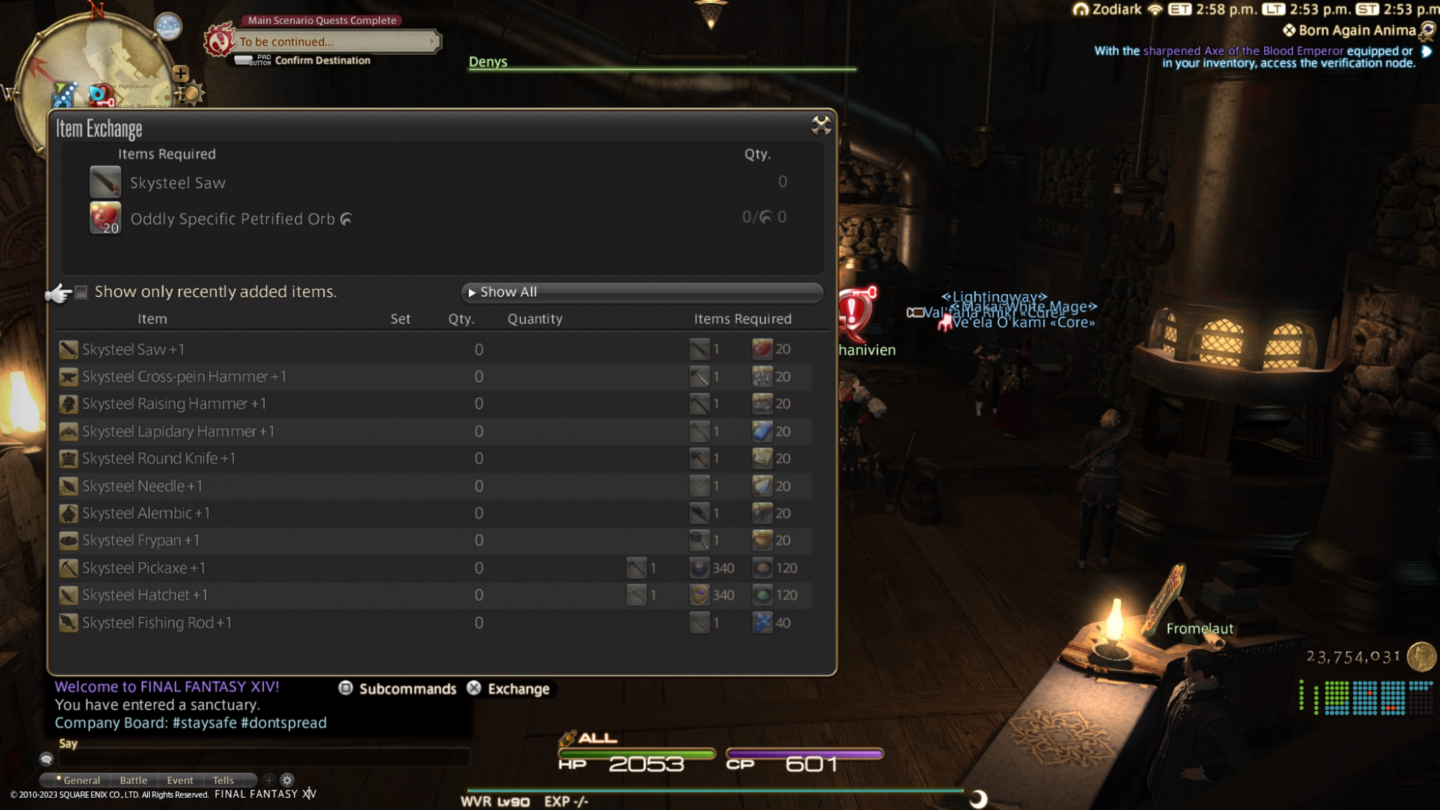Open the Event chat tab
The image size is (1440, 810).
(180, 780)
